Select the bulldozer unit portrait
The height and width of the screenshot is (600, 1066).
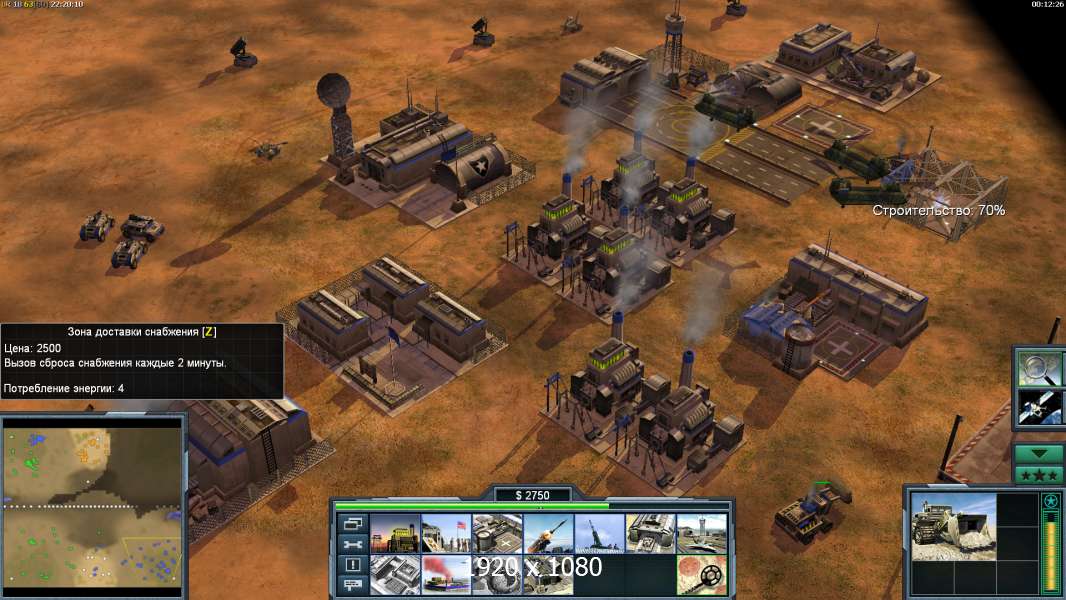click(x=953, y=525)
